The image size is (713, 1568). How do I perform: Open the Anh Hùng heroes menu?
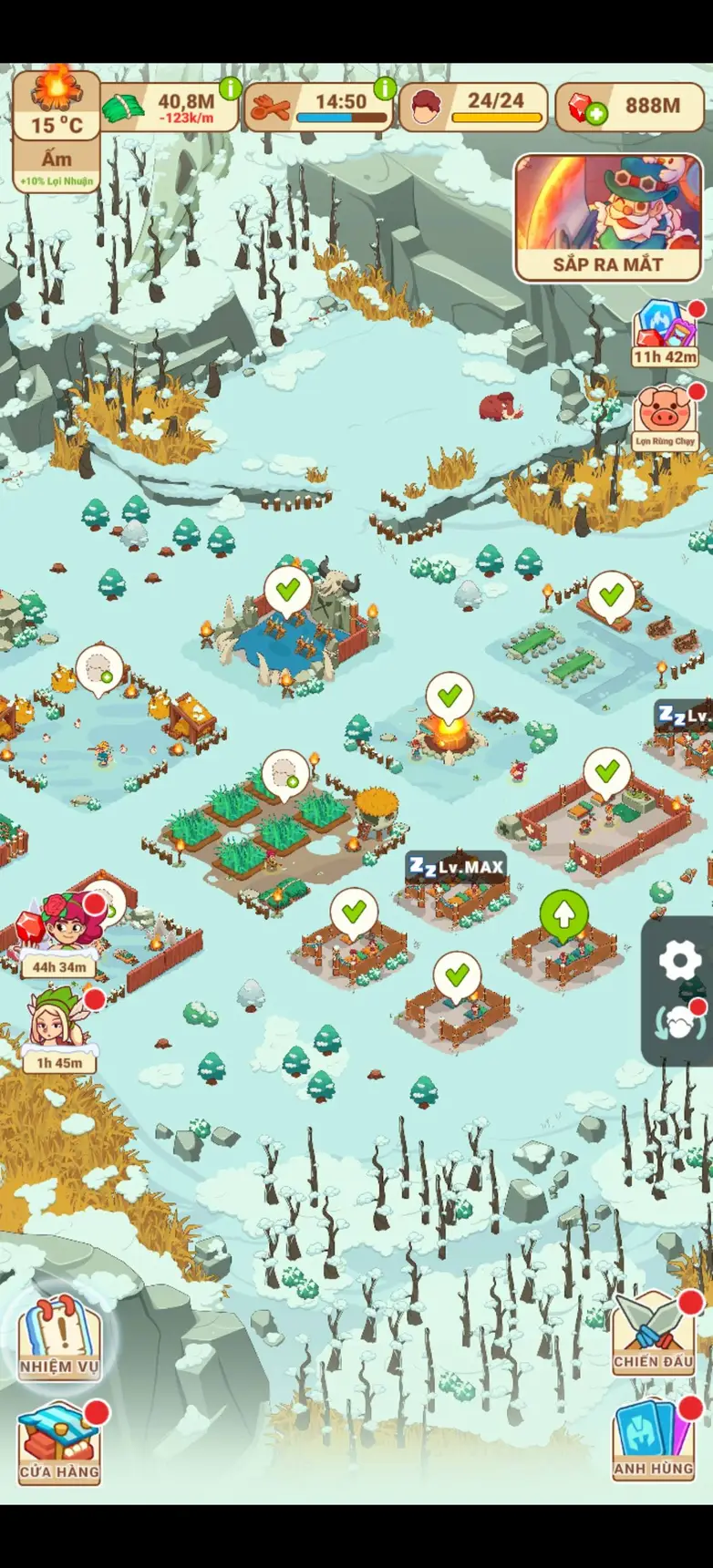653,1440
